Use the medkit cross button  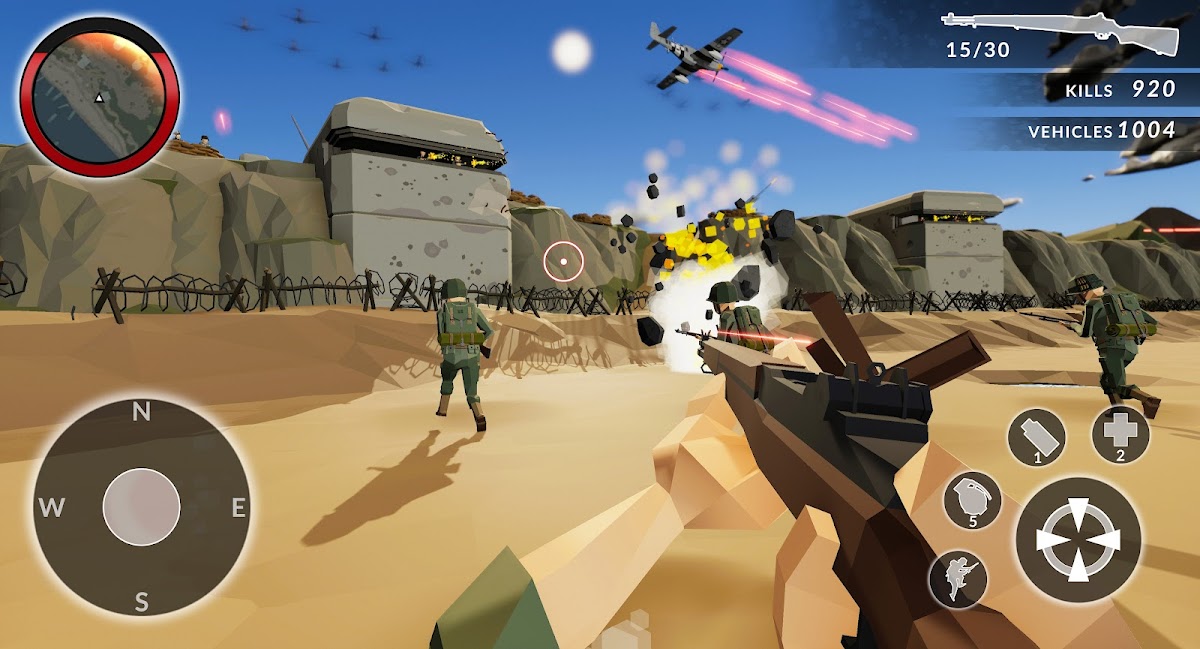(1120, 435)
